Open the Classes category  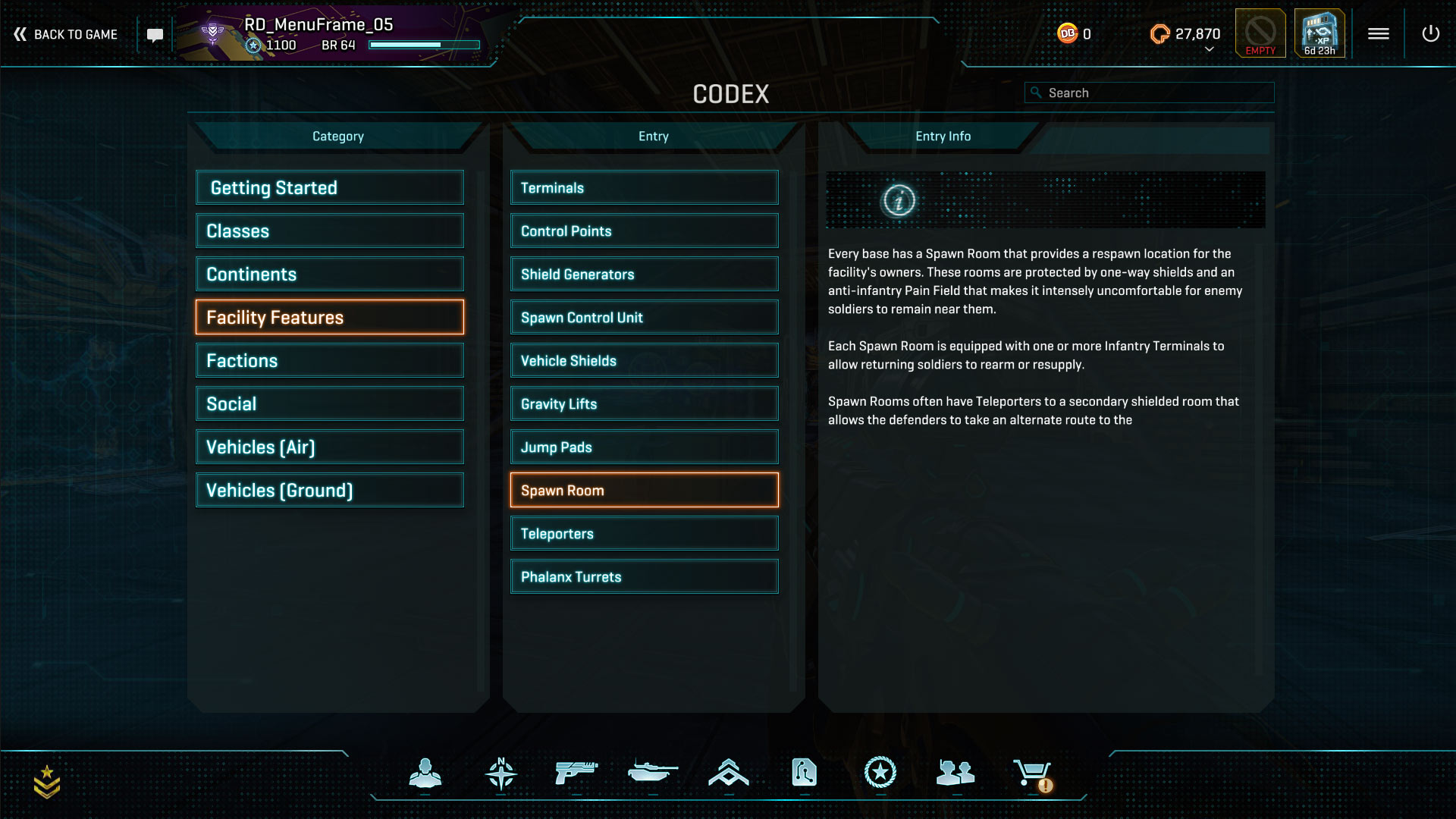(330, 231)
